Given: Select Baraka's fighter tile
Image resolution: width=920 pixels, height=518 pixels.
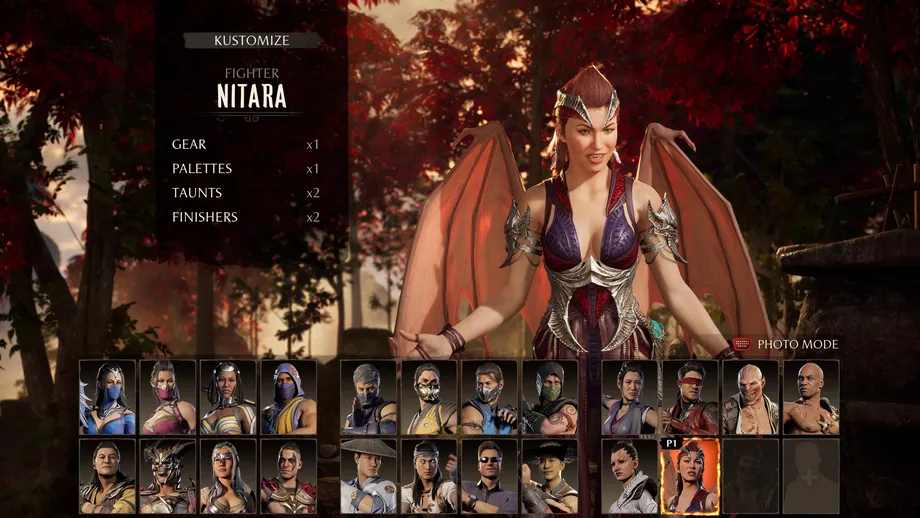Looking at the screenshot, I should coord(750,397).
